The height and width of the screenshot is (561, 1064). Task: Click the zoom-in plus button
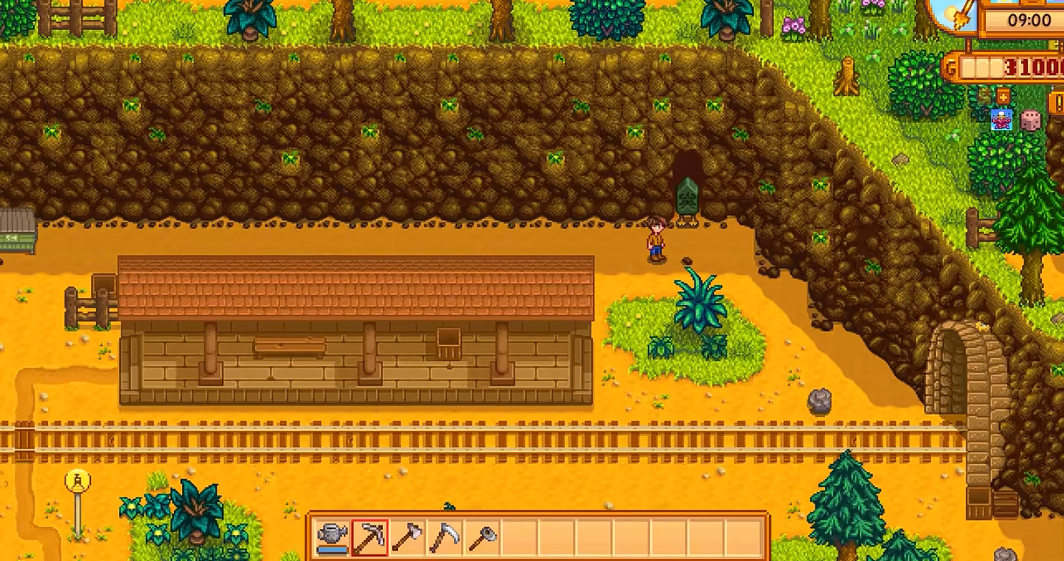(x=1002, y=96)
